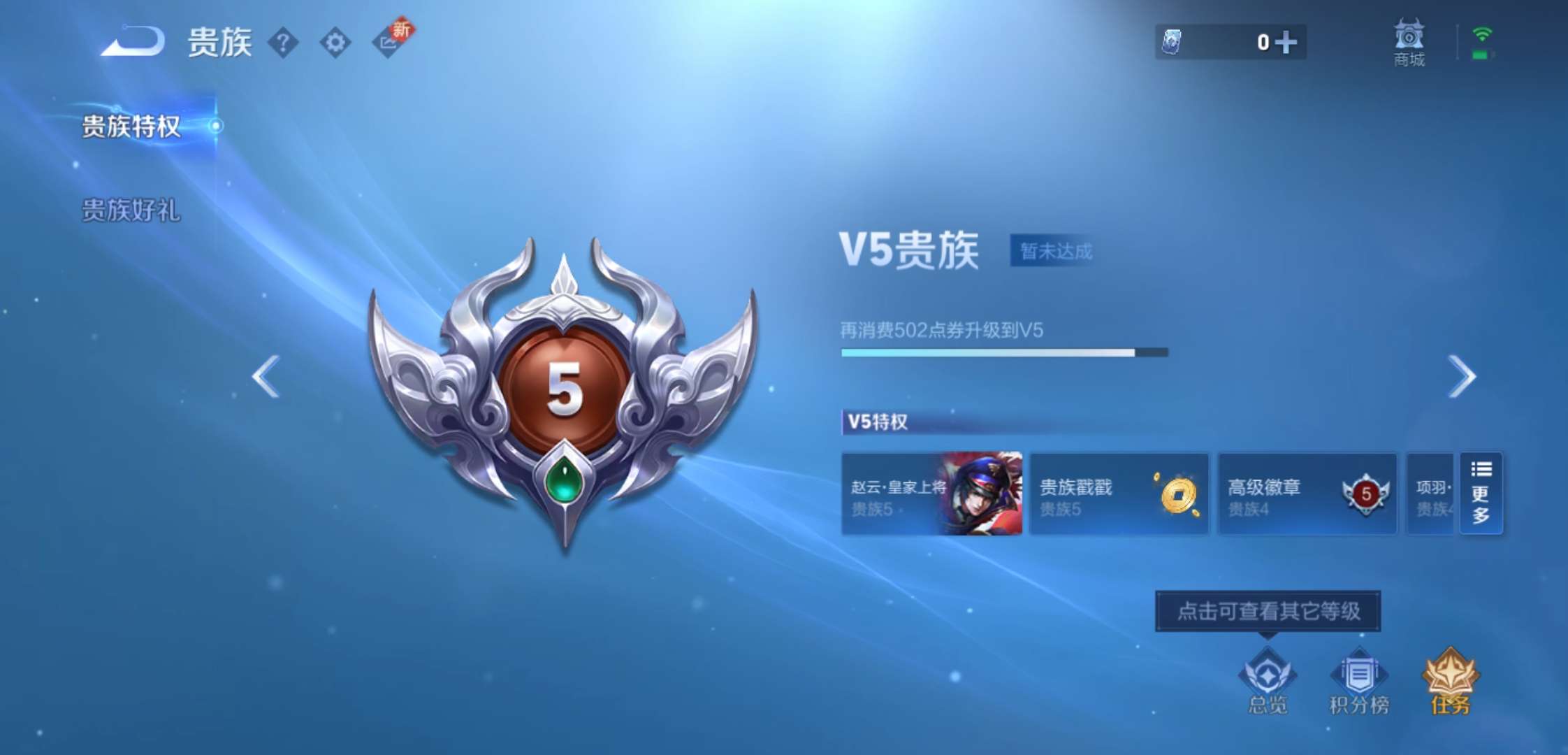Open the help question mark icon
This screenshot has height=755, width=1568.
pyautogui.click(x=282, y=41)
